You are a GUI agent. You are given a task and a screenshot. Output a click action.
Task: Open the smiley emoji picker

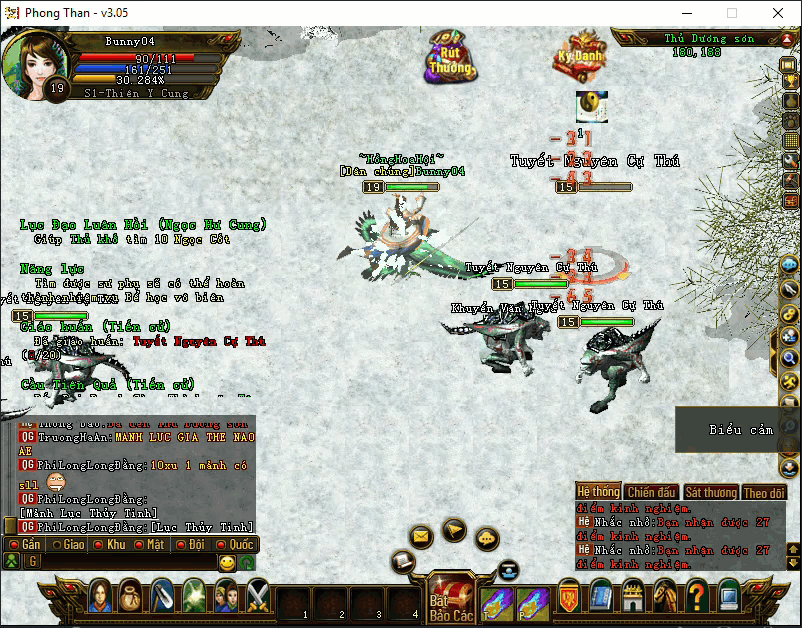227,563
